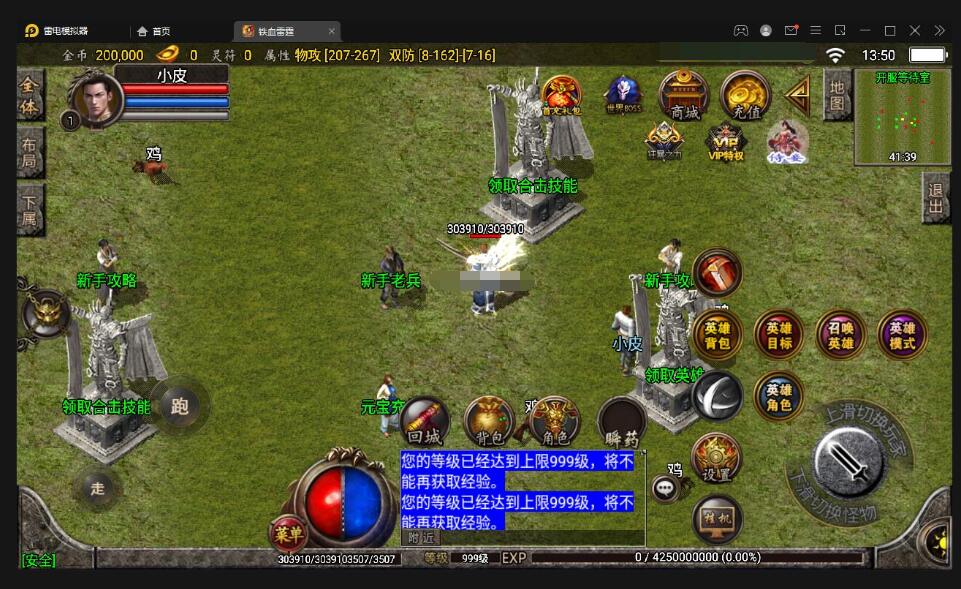Select the 英雄目标 hero target button
Viewport: 961px width, 589px height.
click(x=779, y=335)
